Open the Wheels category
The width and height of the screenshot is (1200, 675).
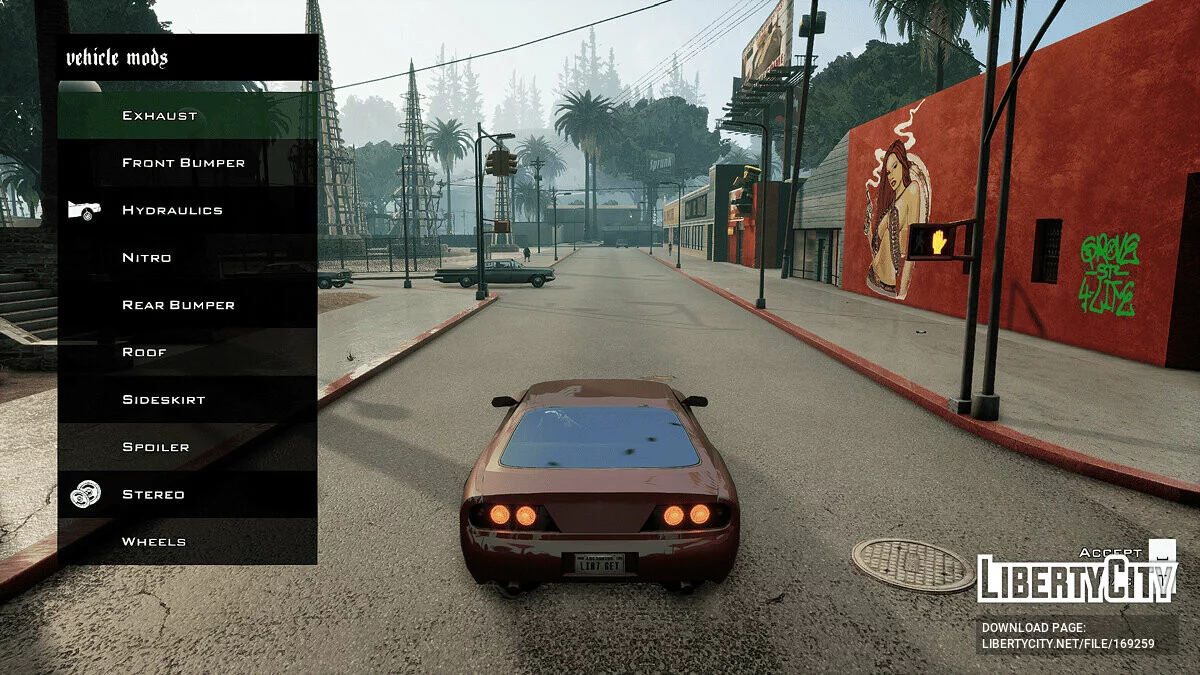click(188, 542)
